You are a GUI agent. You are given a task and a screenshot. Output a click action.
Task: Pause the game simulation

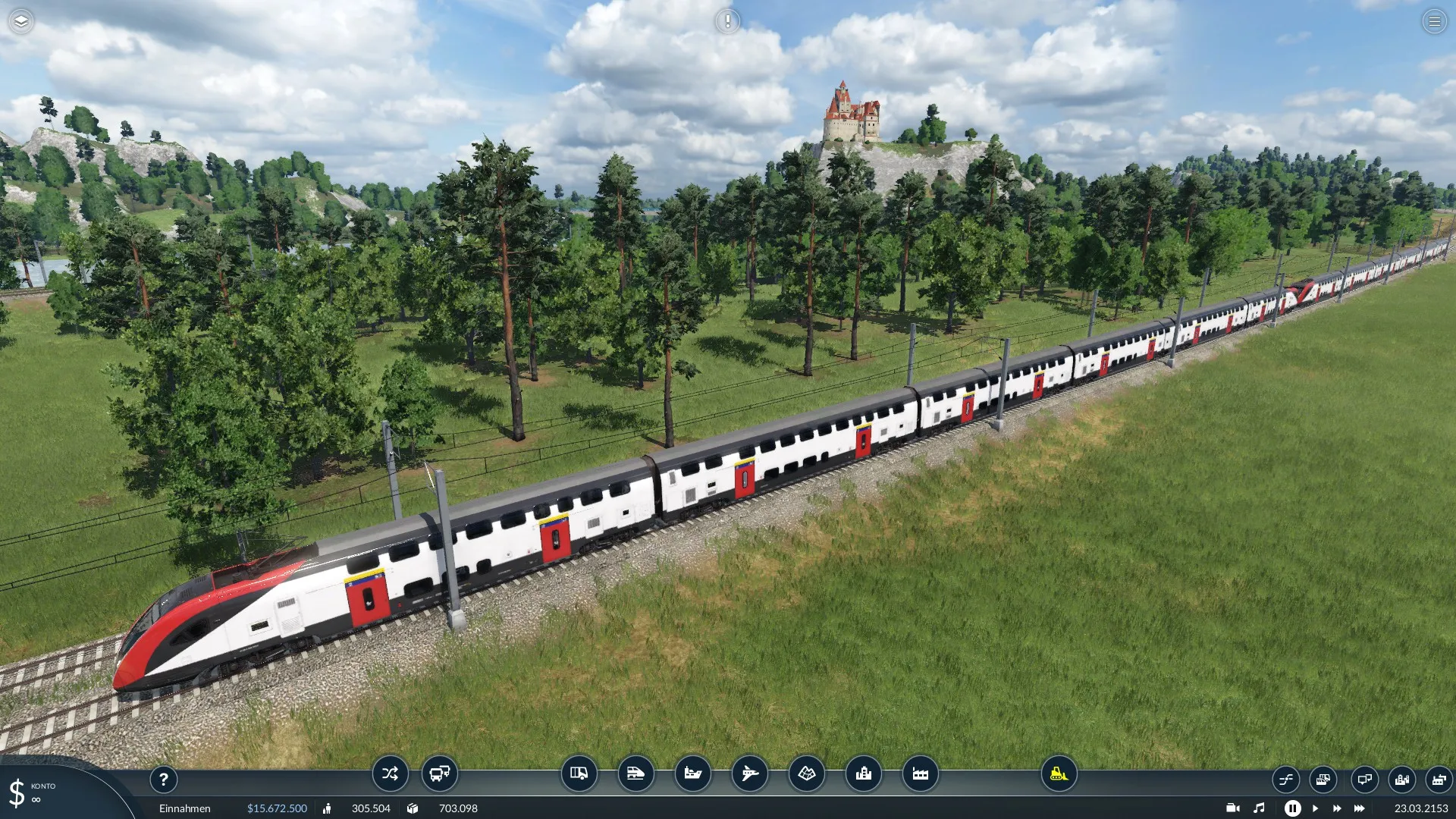click(1293, 808)
